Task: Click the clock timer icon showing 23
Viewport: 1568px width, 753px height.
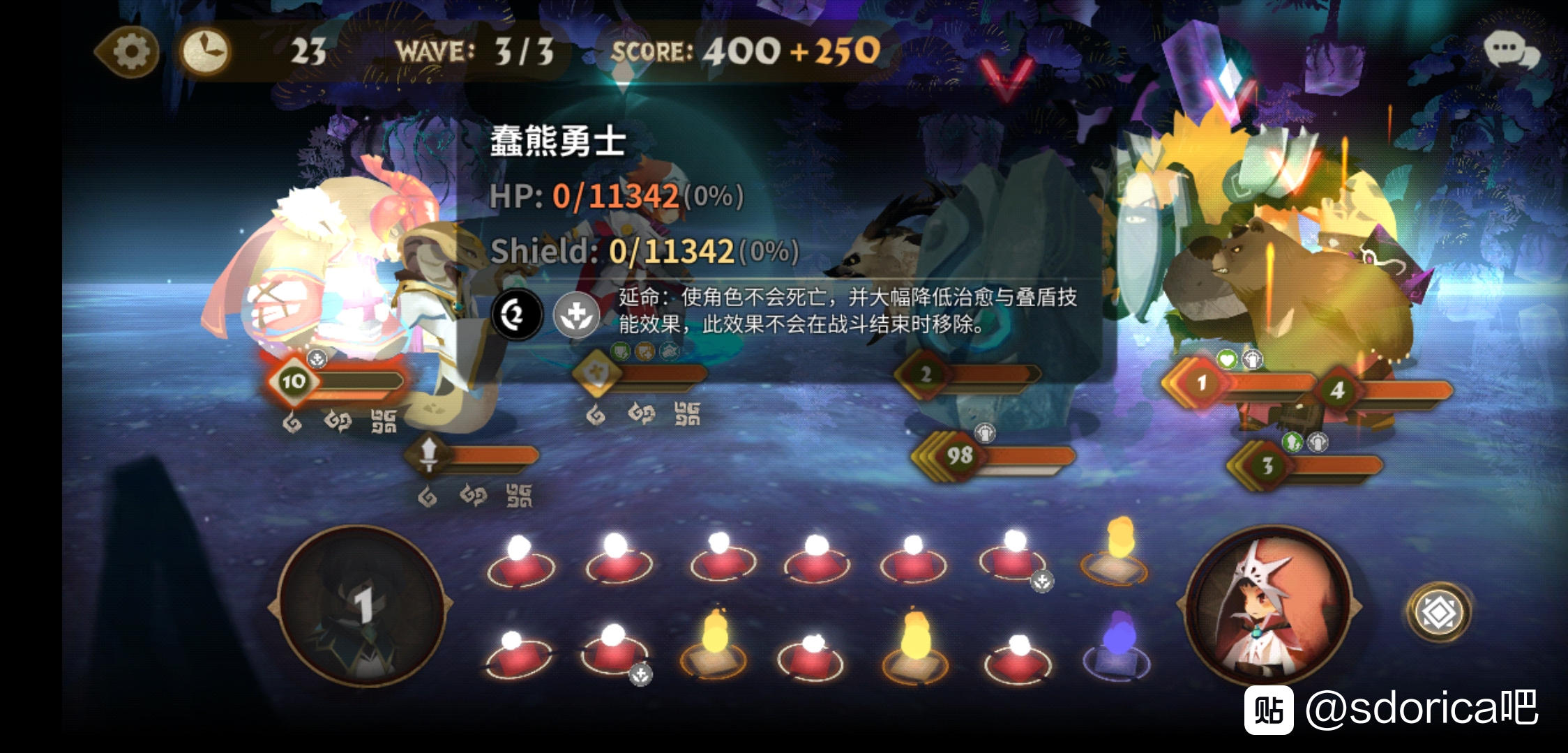Action: pyautogui.click(x=206, y=49)
